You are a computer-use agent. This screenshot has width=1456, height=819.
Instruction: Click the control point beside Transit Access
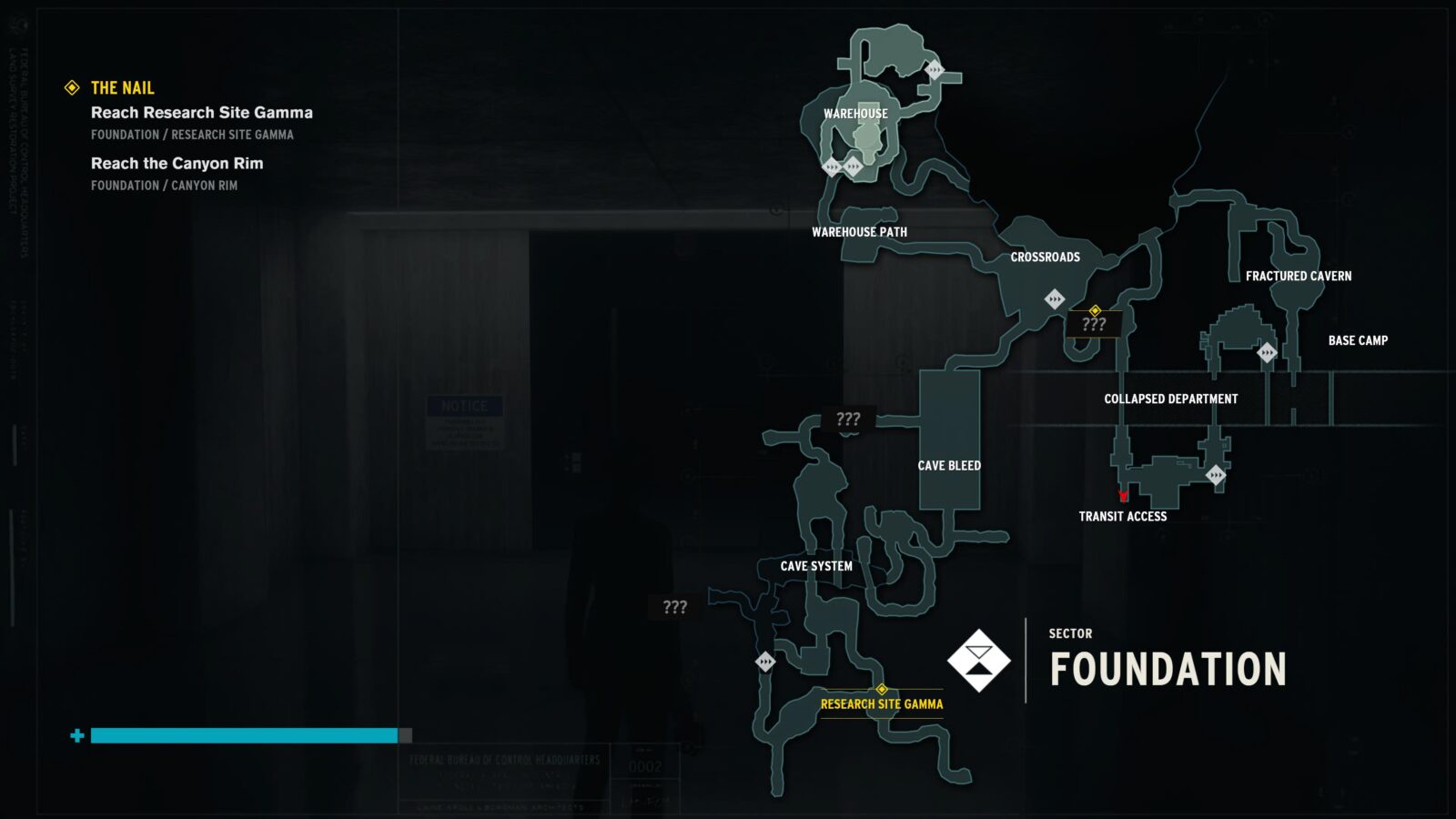(x=1217, y=475)
